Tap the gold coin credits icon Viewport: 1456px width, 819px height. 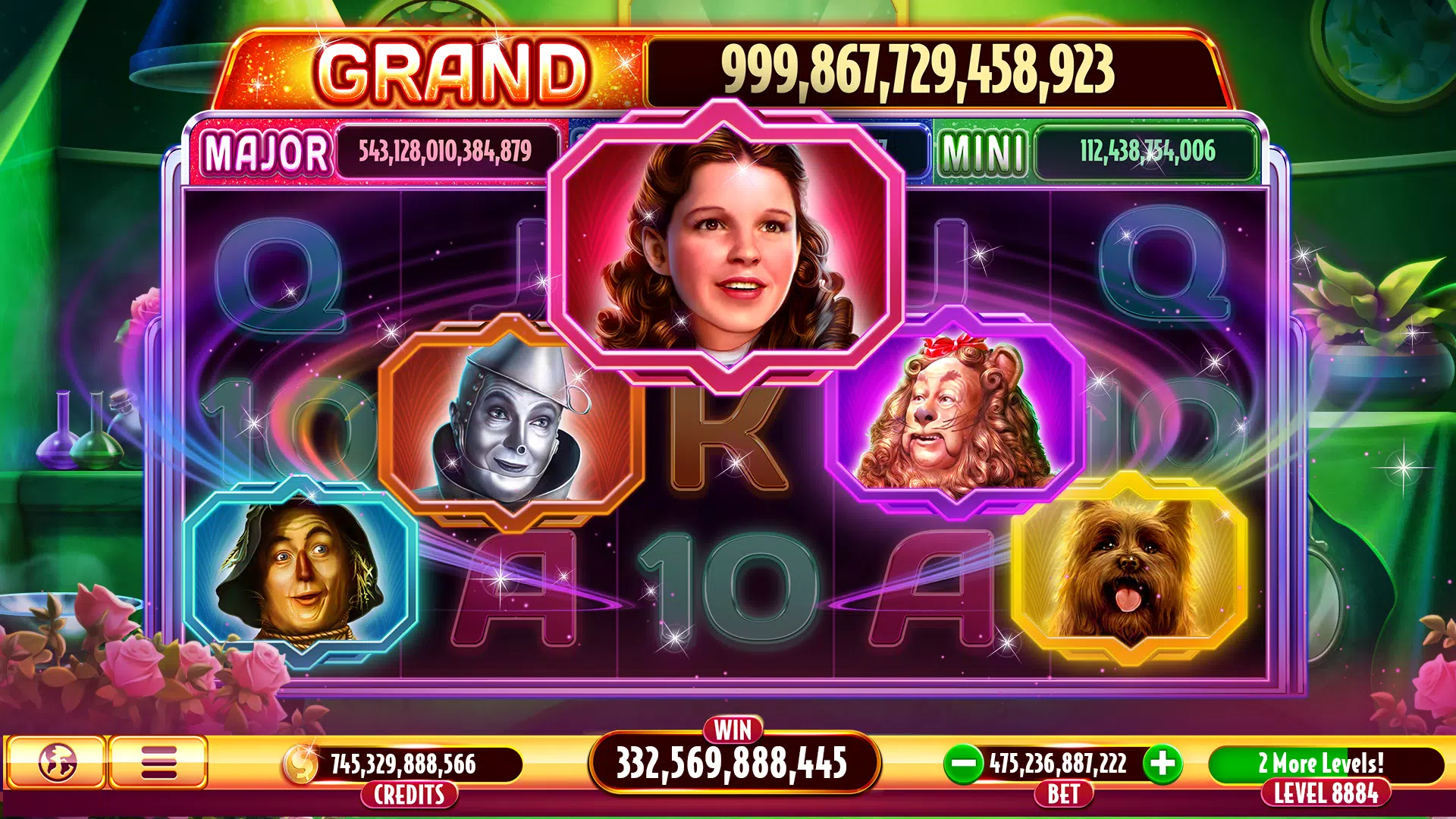(302, 764)
